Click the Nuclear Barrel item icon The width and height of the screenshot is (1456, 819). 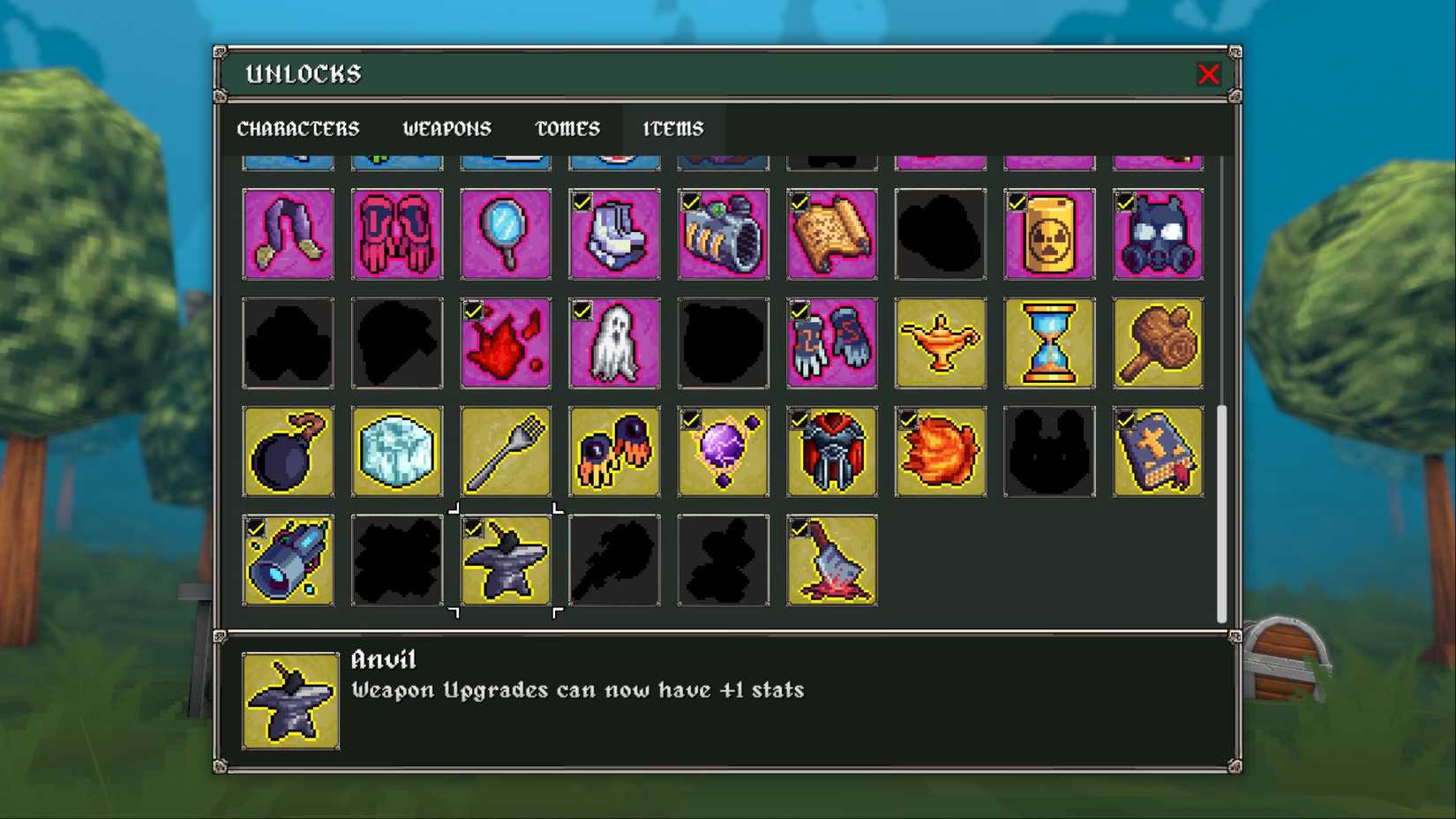click(1049, 234)
